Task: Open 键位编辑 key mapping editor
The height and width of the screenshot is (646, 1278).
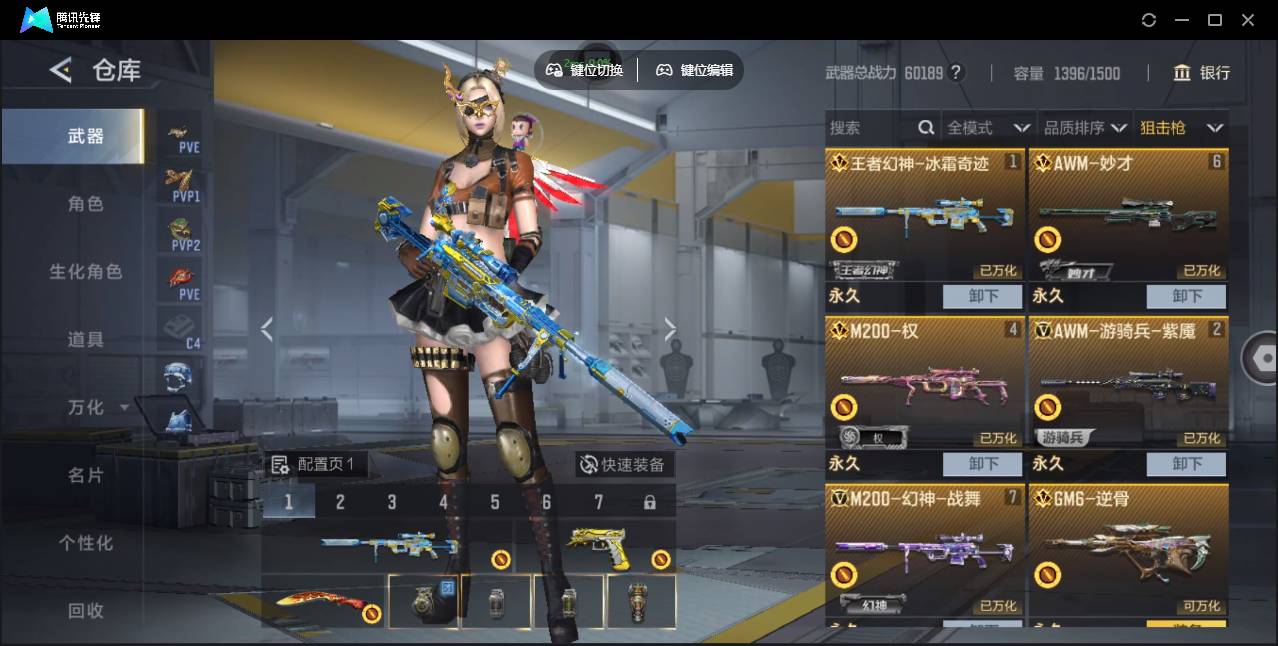Action: 695,70
